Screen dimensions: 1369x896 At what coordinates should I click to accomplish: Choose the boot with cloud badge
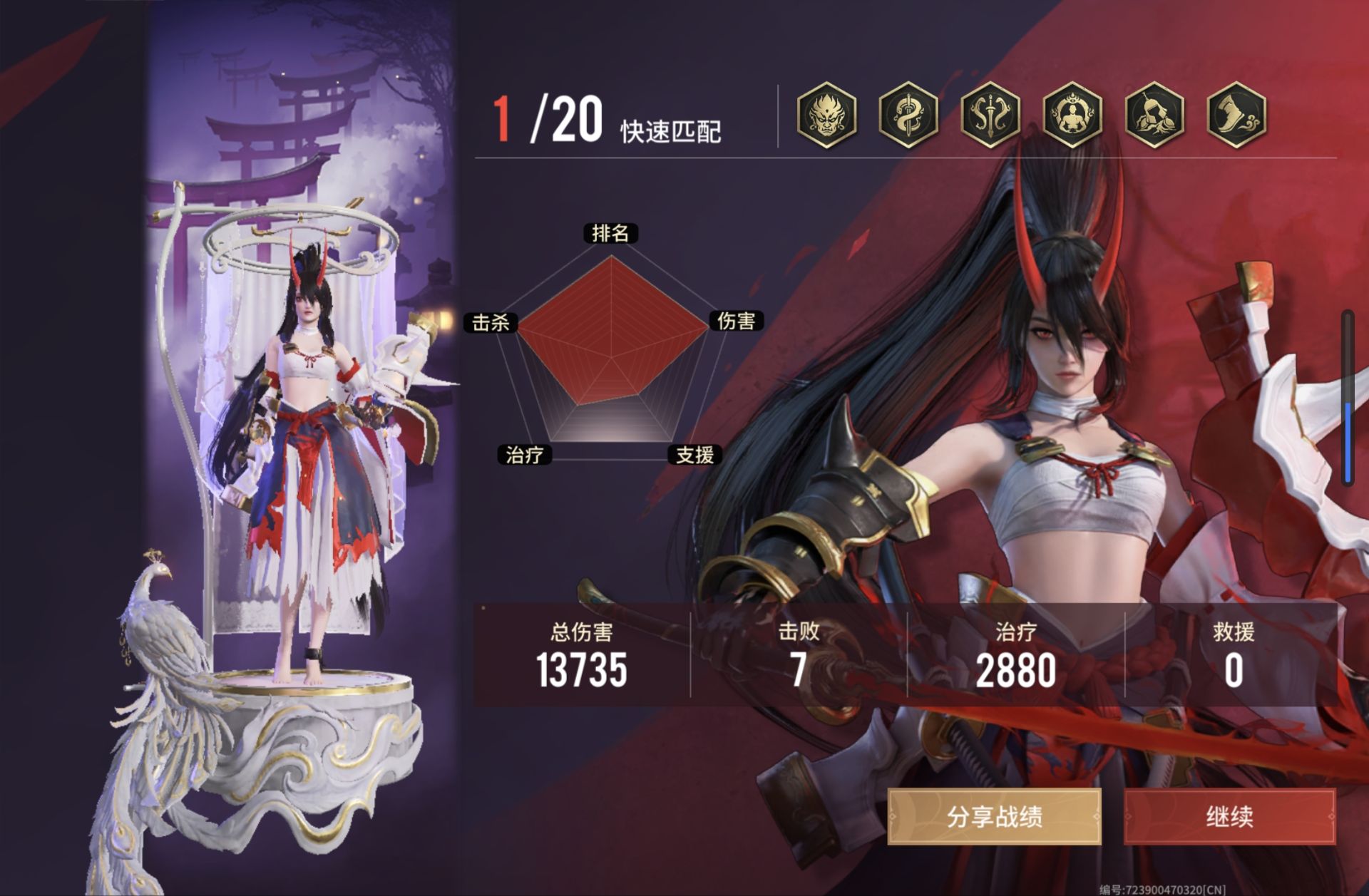coord(1236,114)
